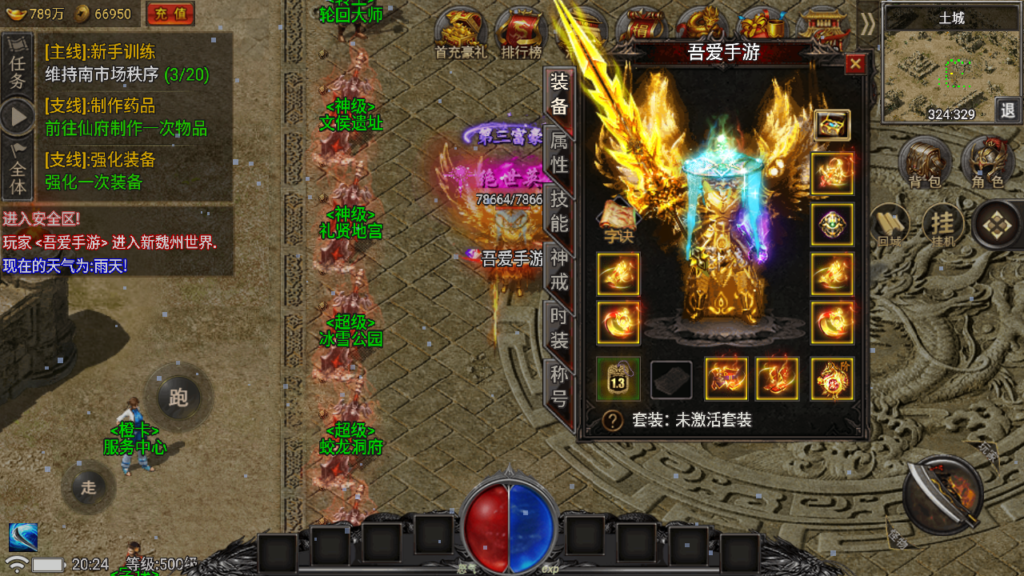Select the 称号 tab
The height and width of the screenshot is (576, 1024).
(x=559, y=386)
